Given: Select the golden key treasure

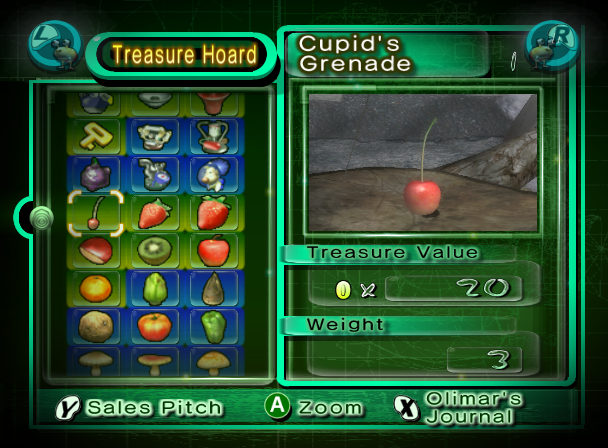Looking at the screenshot, I should pyautogui.click(x=95, y=135).
